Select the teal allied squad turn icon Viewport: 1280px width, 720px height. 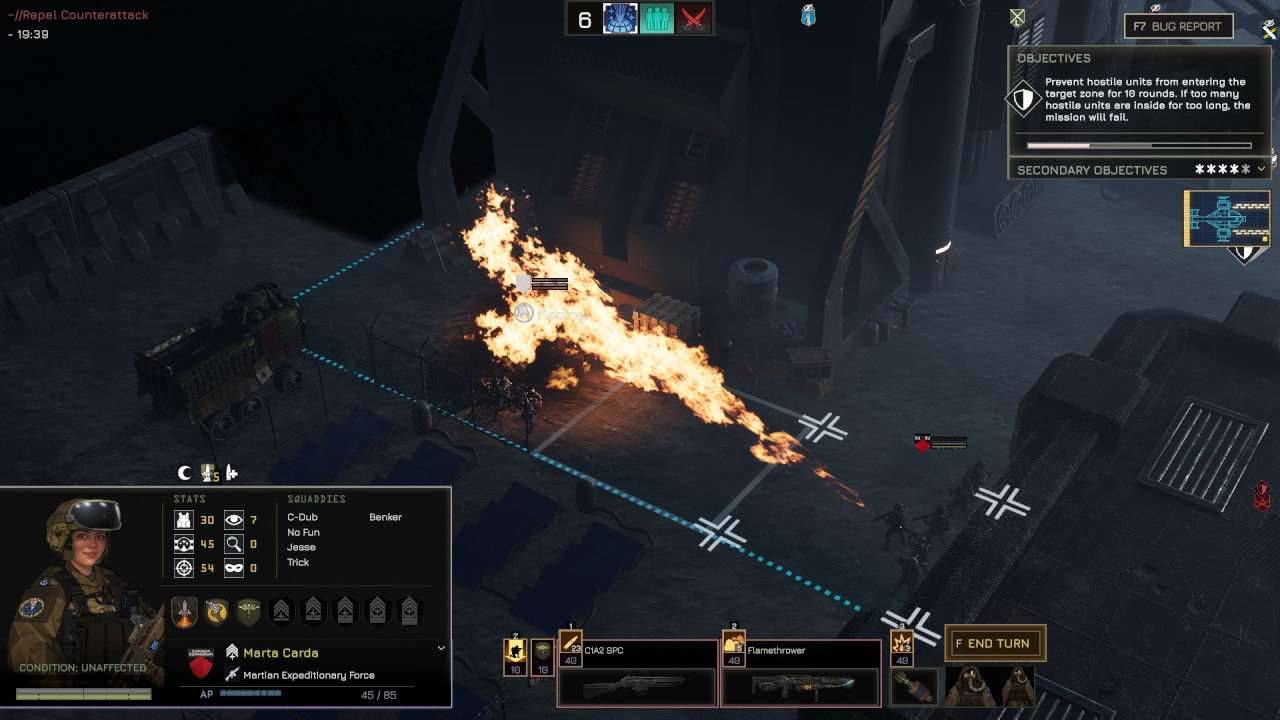(656, 19)
